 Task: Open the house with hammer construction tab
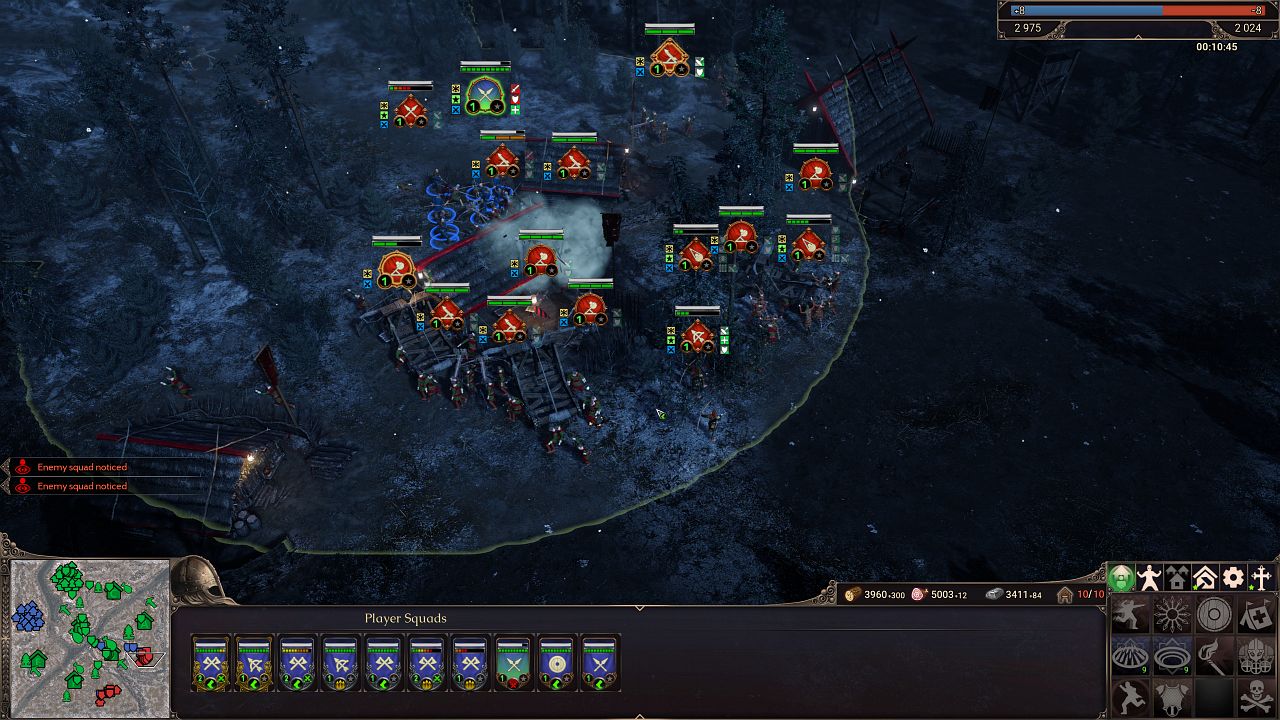(x=1205, y=578)
